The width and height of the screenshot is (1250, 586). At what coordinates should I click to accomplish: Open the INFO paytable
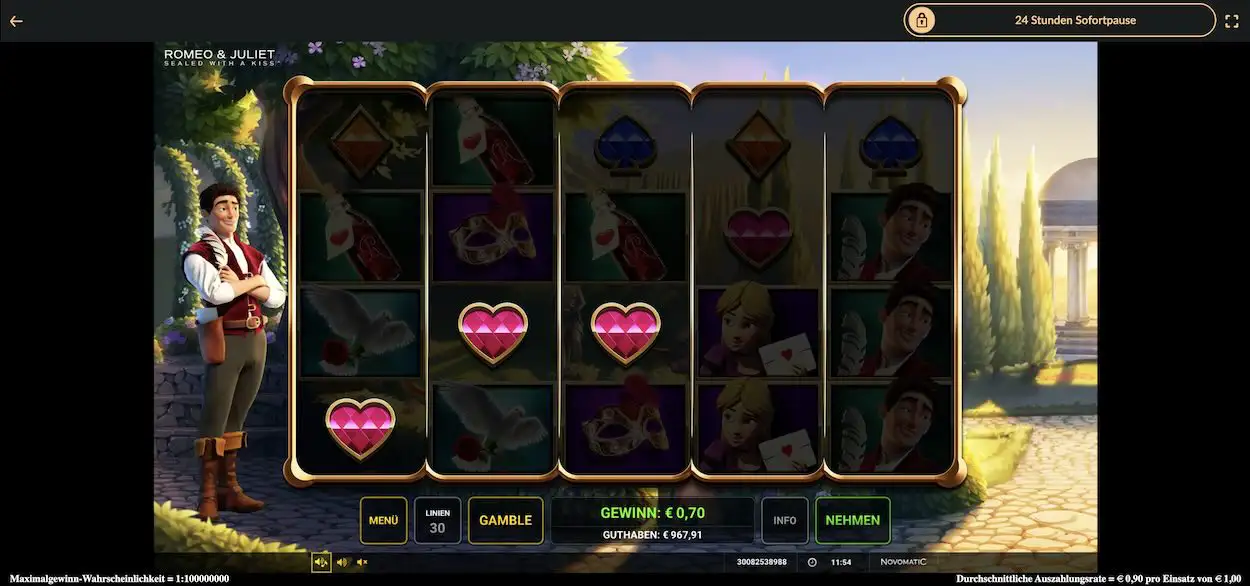[784, 520]
